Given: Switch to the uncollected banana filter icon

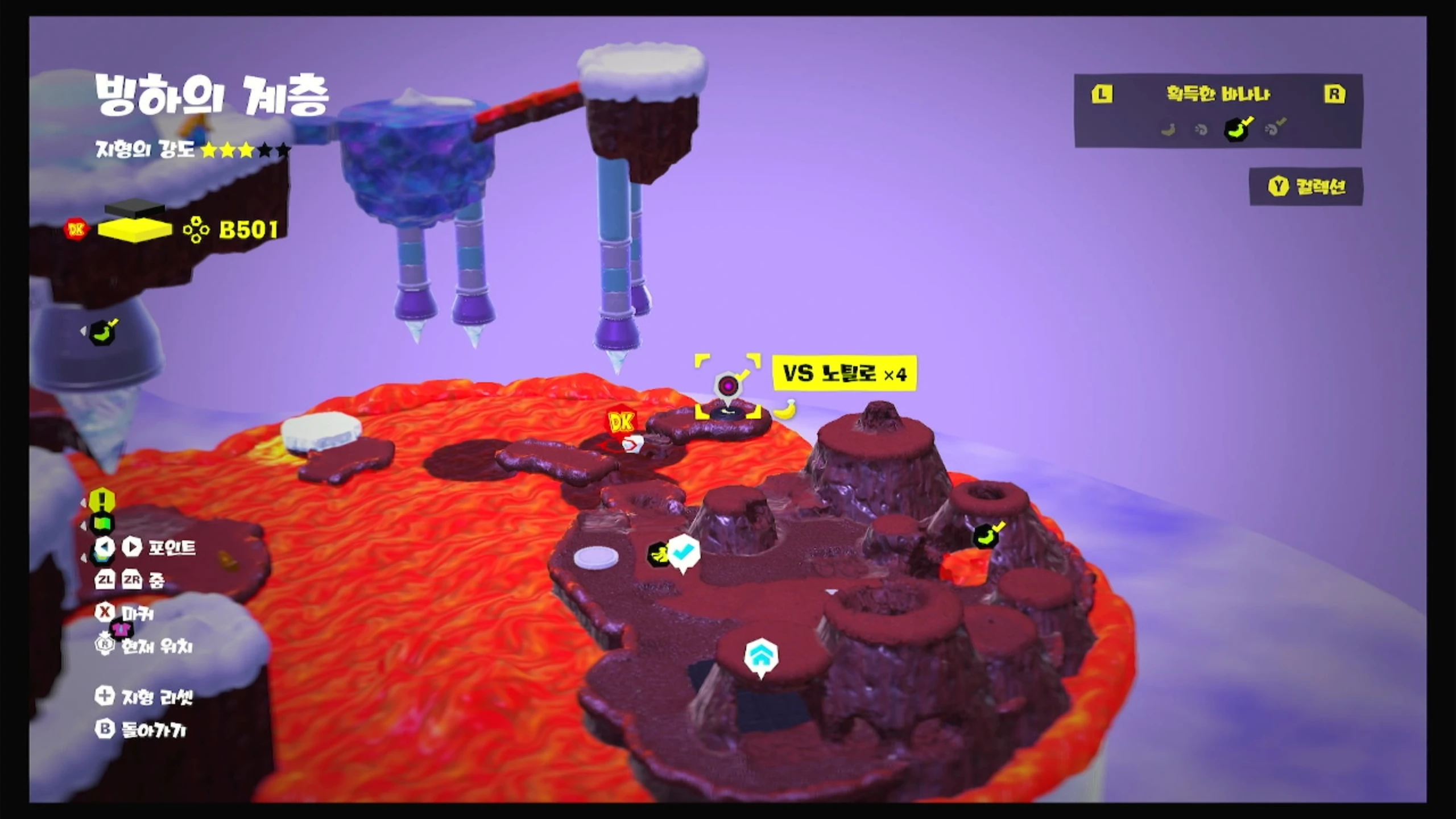Looking at the screenshot, I should pos(1168,130).
